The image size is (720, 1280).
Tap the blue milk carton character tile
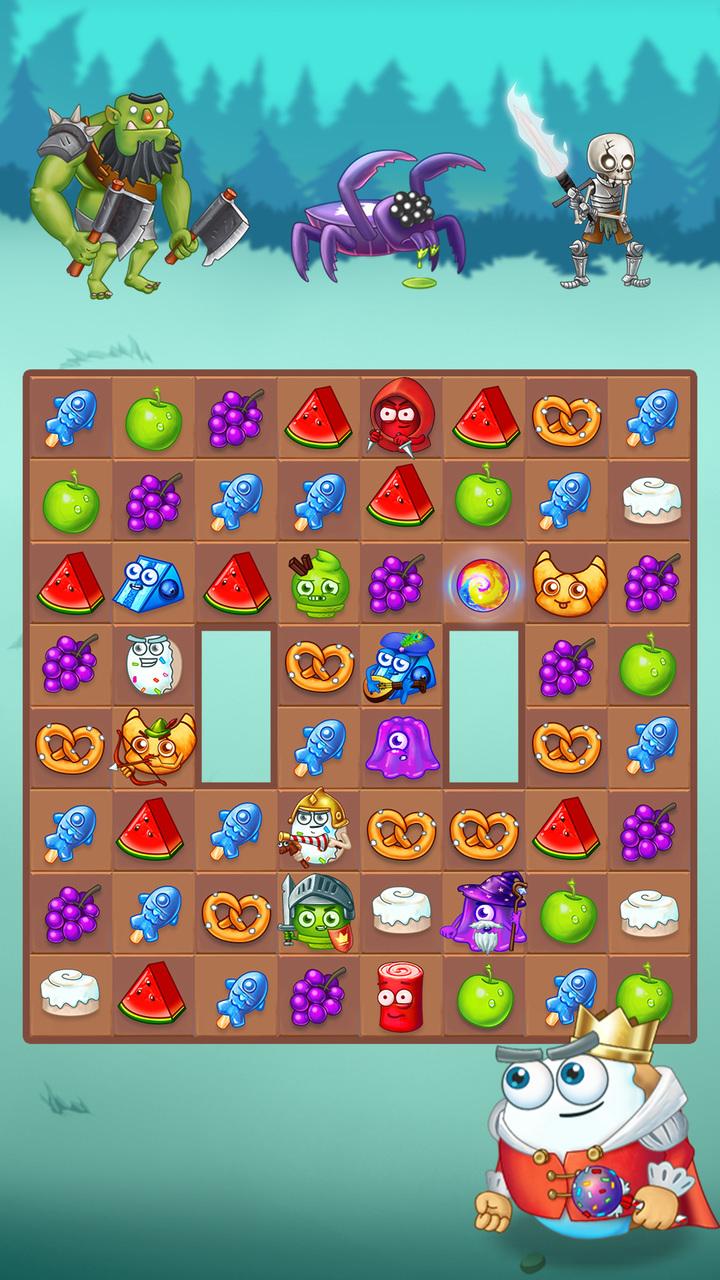[153, 583]
